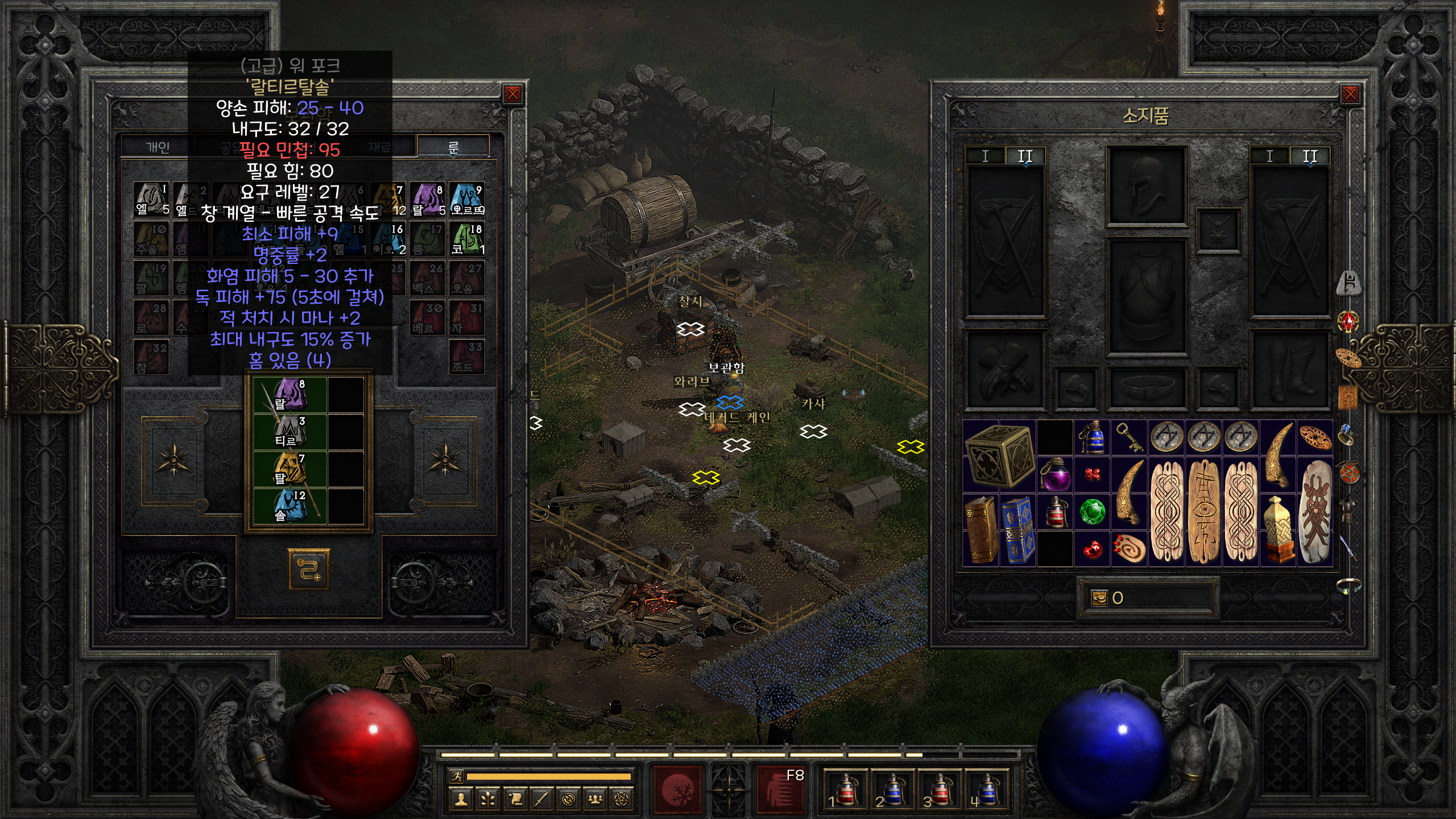
Task: Use the blue potion in belt slot 2
Action: [x=892, y=790]
